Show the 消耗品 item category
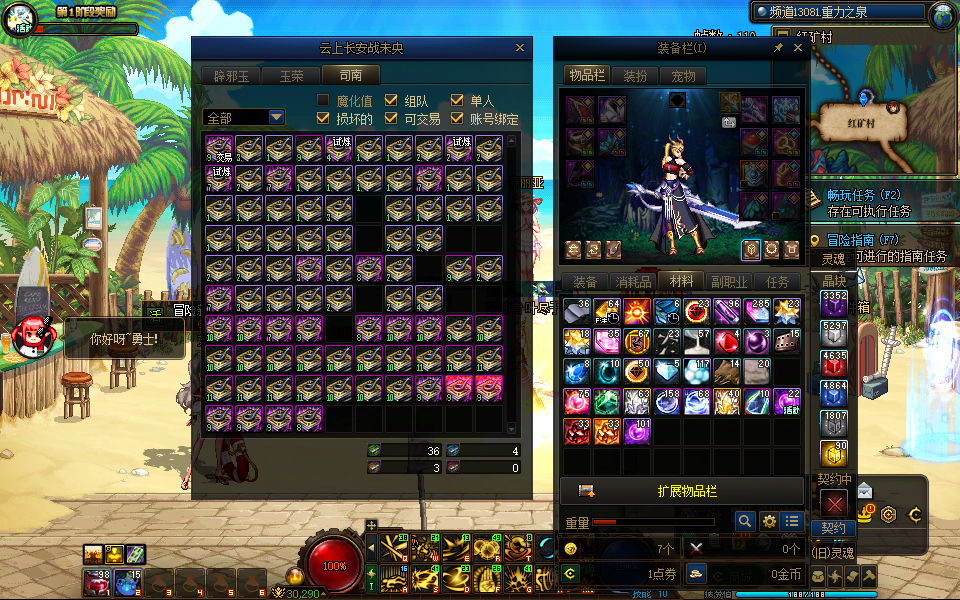 point(632,282)
